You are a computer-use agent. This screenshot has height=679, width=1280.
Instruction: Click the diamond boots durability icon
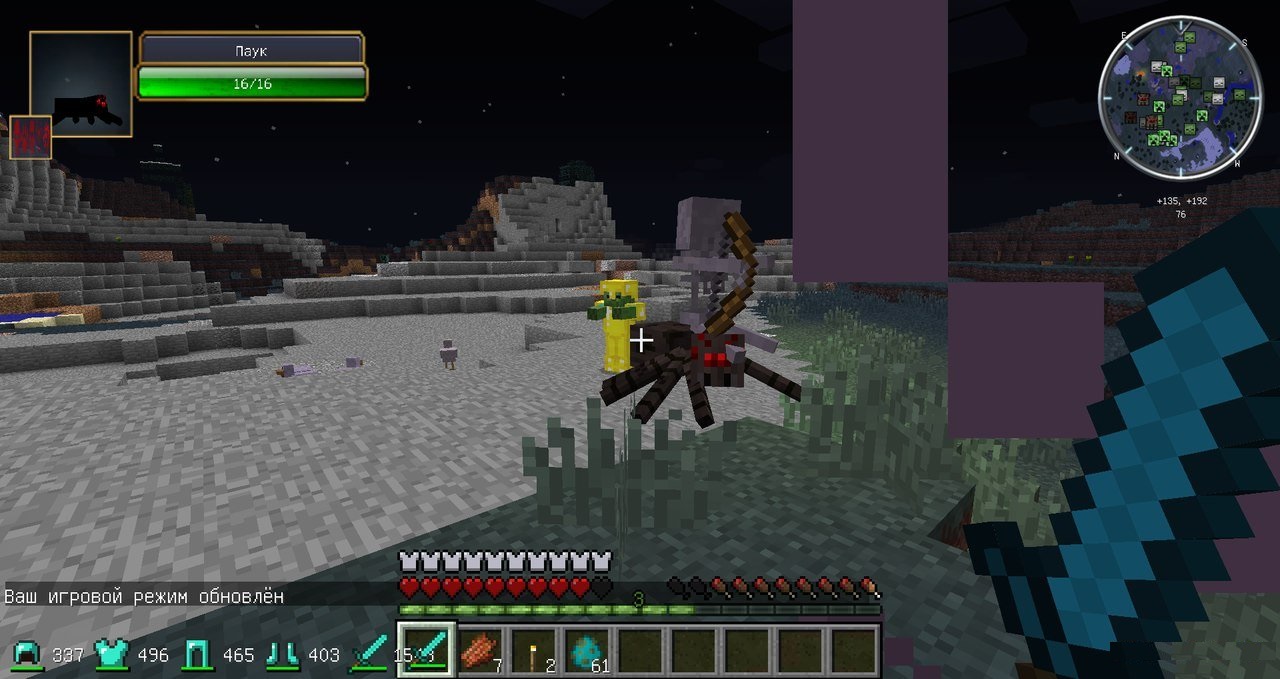[x=281, y=655]
